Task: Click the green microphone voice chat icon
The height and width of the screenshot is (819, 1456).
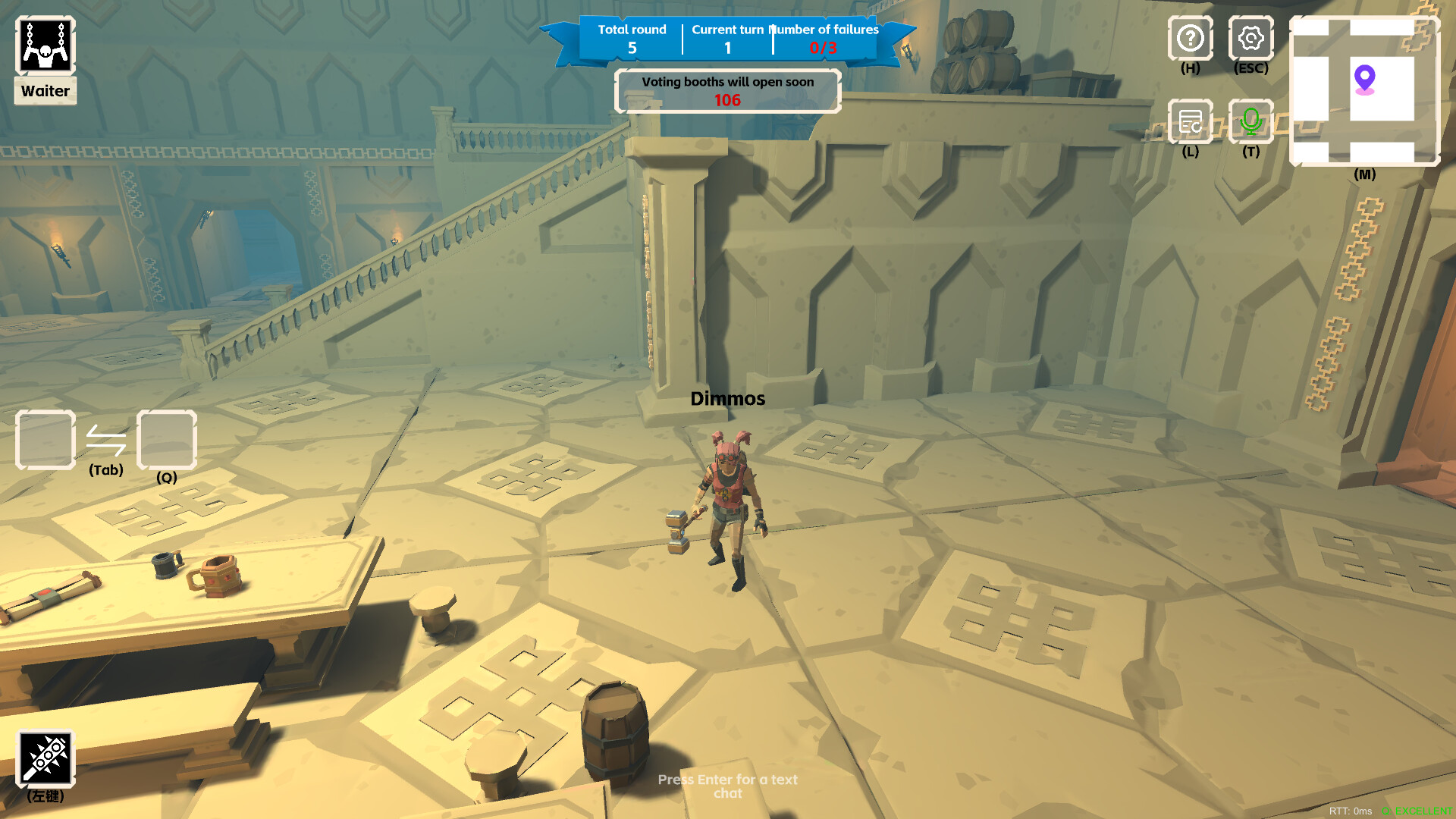Action: point(1250,121)
